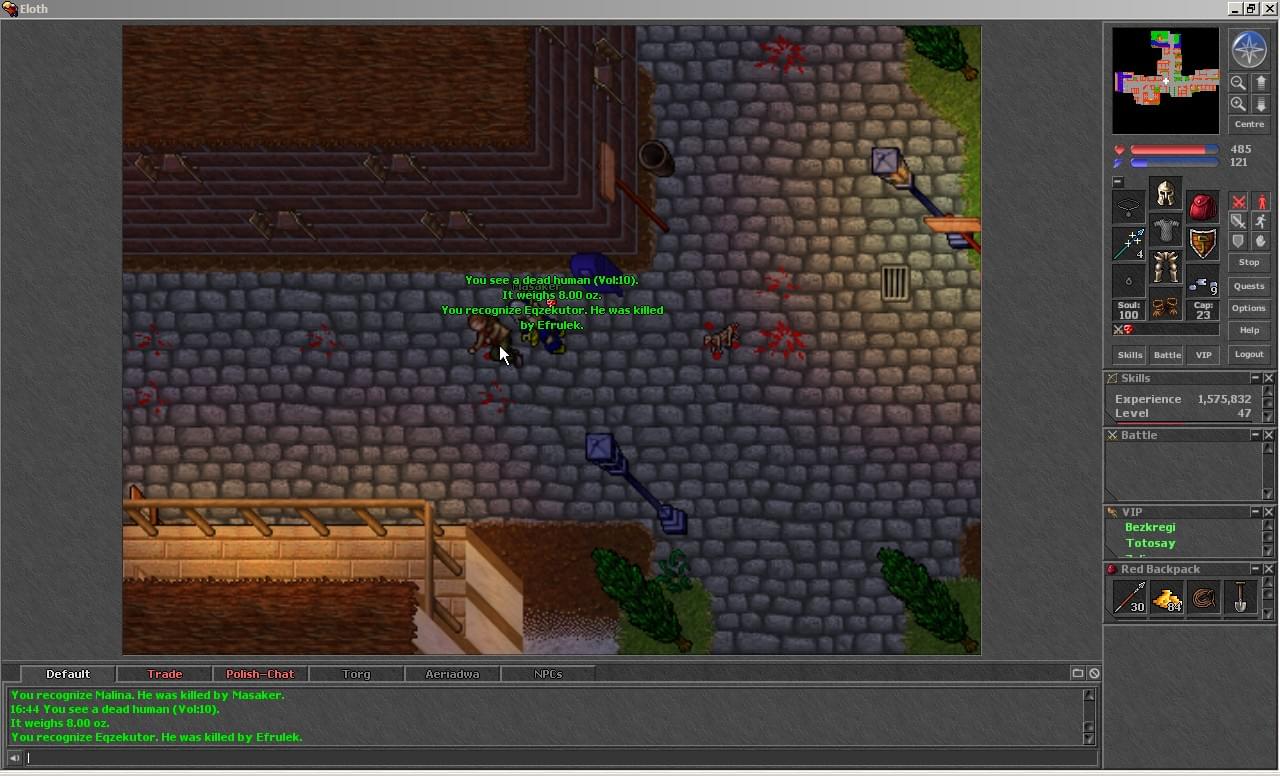
Task: Centre the minimap view
Action: tap(1249, 124)
